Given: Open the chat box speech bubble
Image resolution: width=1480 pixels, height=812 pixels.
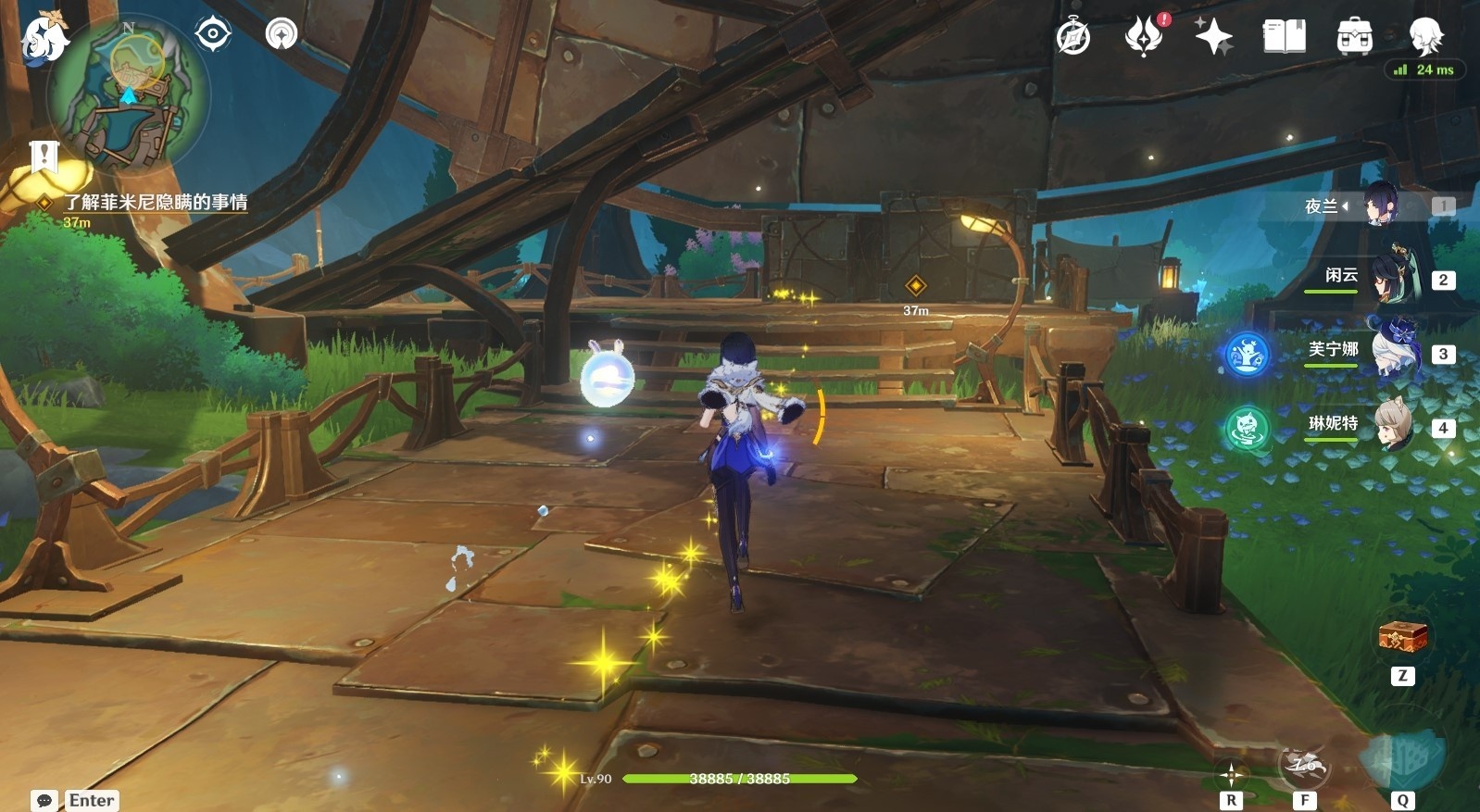Looking at the screenshot, I should [44, 800].
